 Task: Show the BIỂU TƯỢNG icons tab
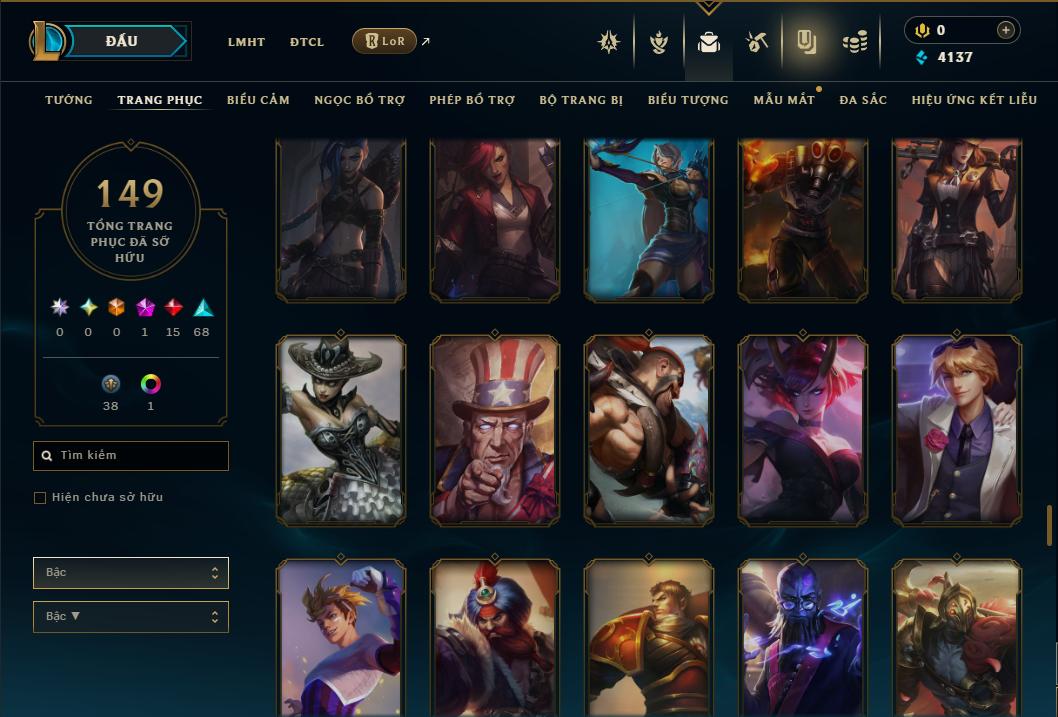pos(688,100)
